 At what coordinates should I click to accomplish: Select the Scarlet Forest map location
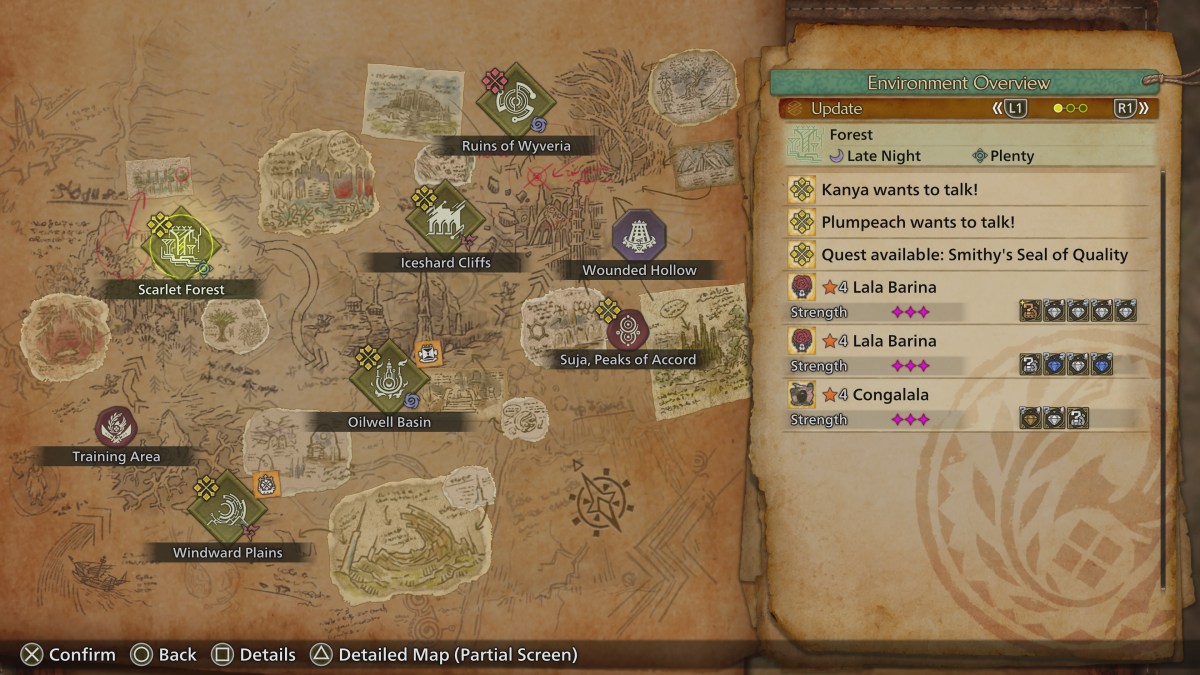tap(180, 245)
